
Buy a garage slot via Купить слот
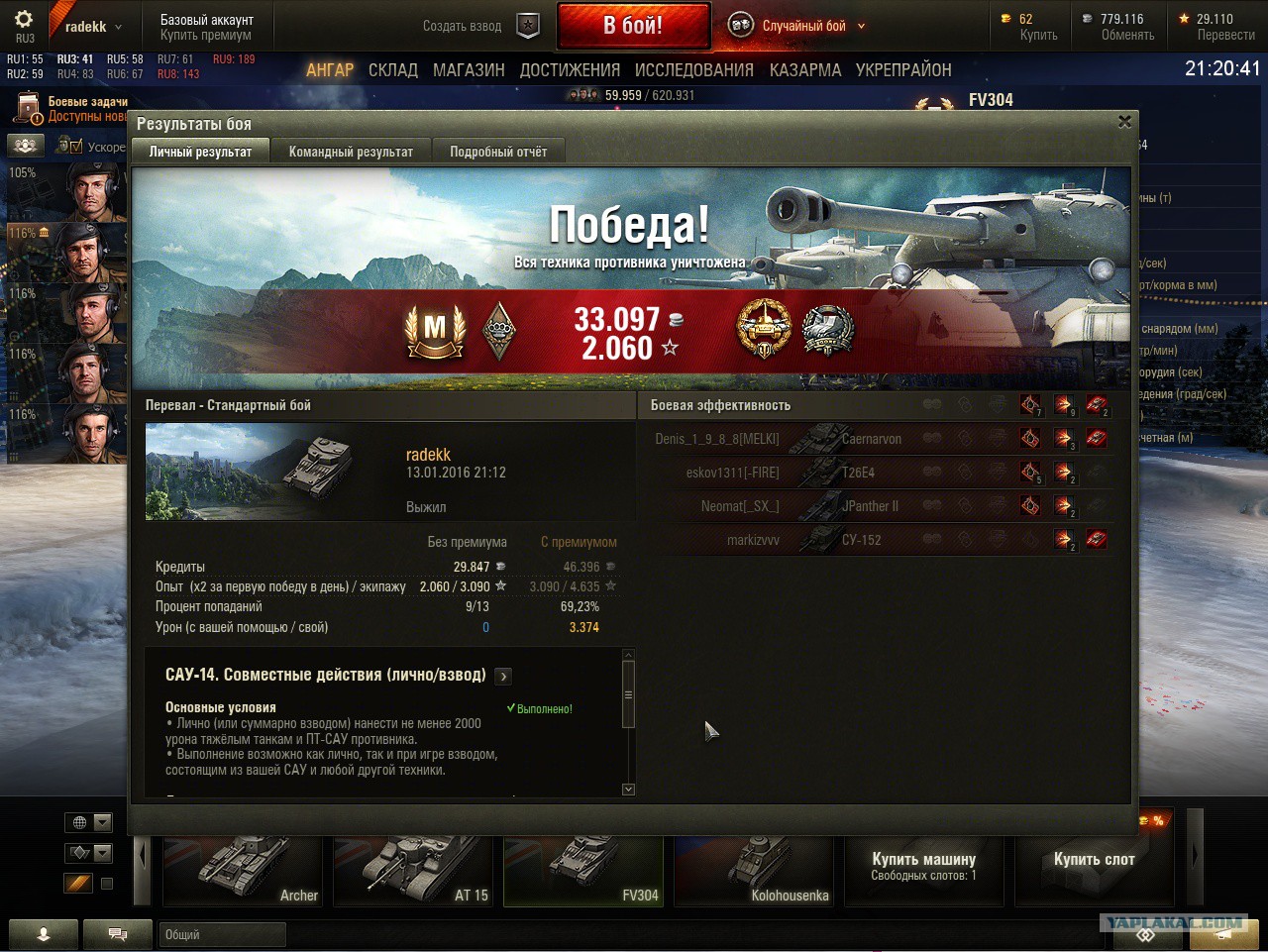(x=1094, y=860)
